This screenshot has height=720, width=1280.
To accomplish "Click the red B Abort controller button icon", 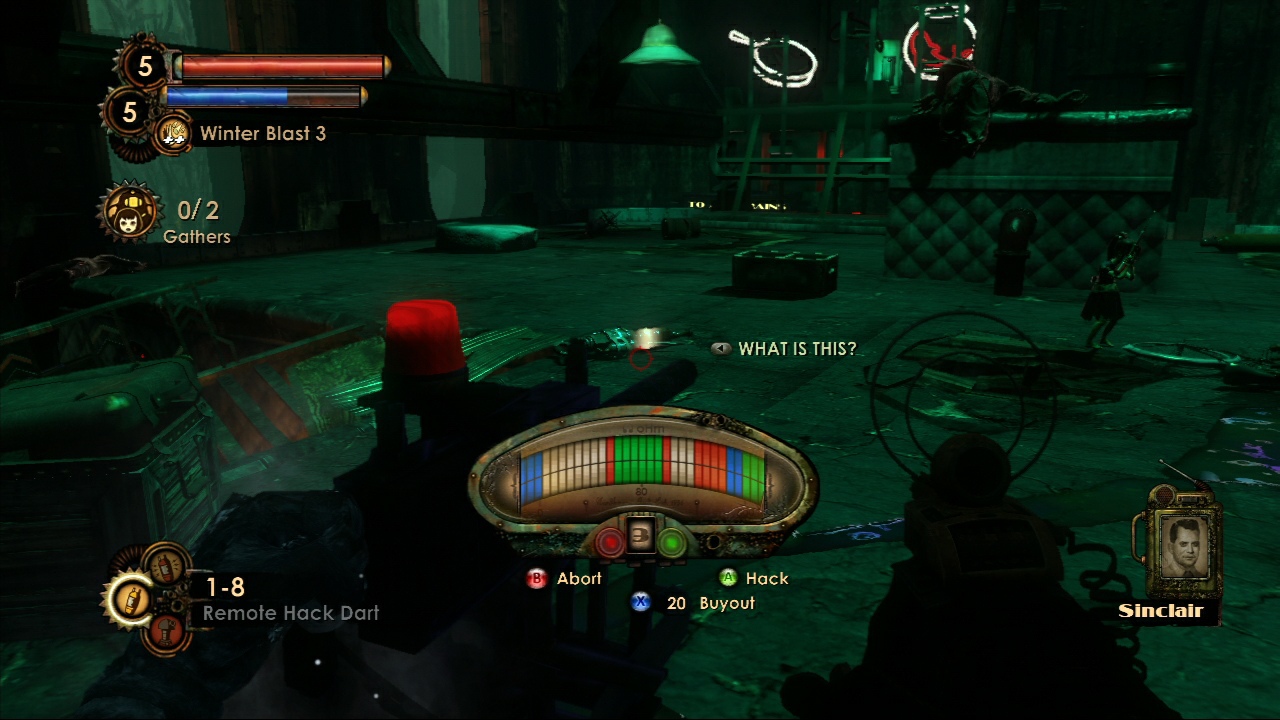I will 536,578.
